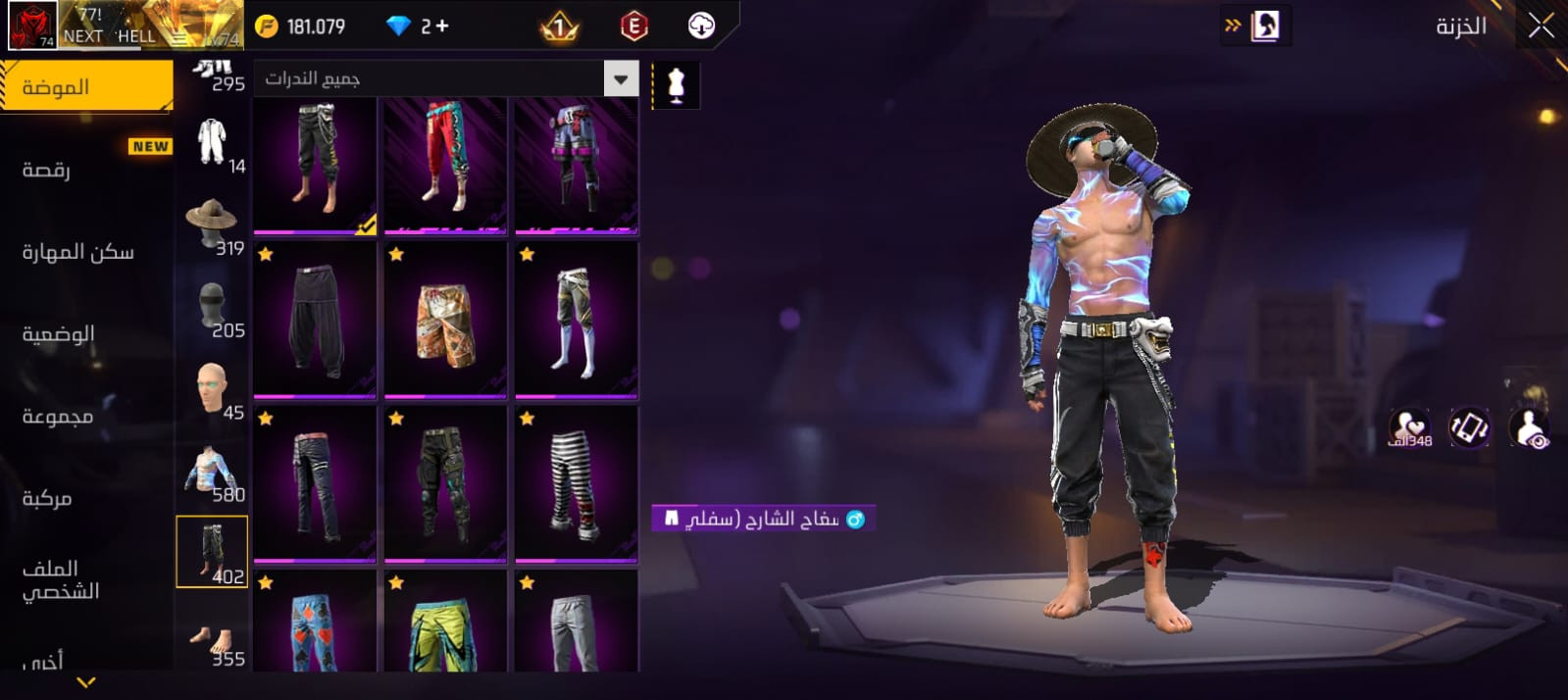
Task: Tap the gold coin balance
Action: (301, 26)
